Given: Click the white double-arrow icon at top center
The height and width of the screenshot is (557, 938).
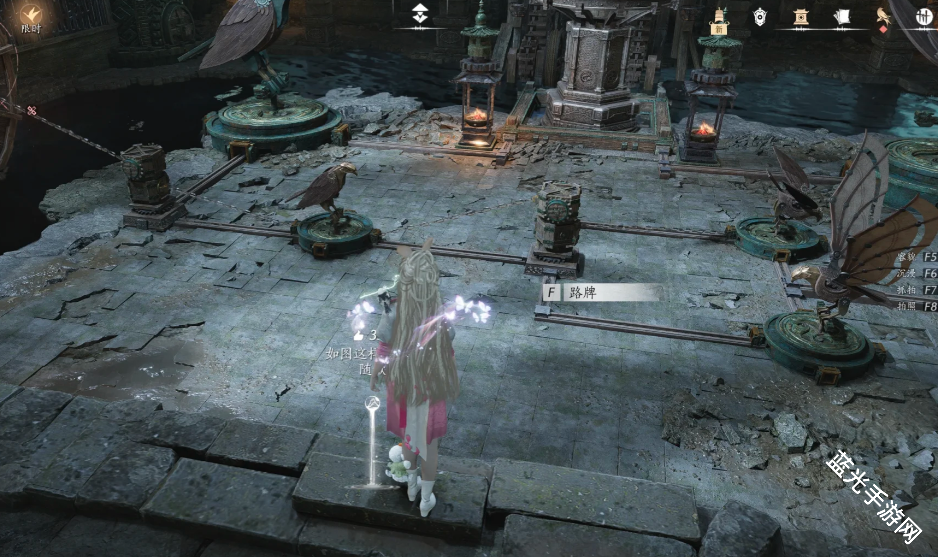Looking at the screenshot, I should 421,14.
